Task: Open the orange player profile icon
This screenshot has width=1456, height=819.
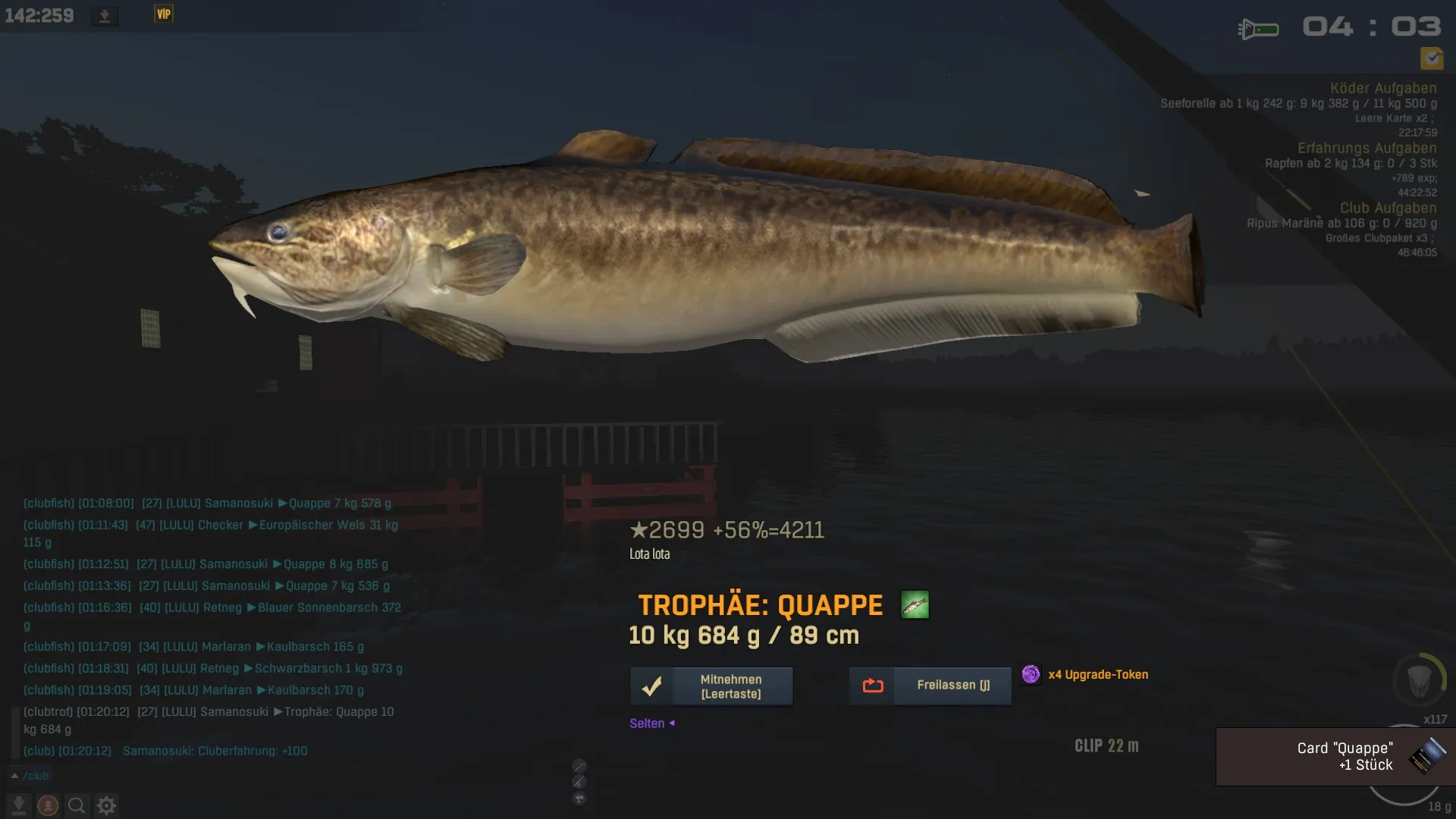Action: tap(48, 805)
